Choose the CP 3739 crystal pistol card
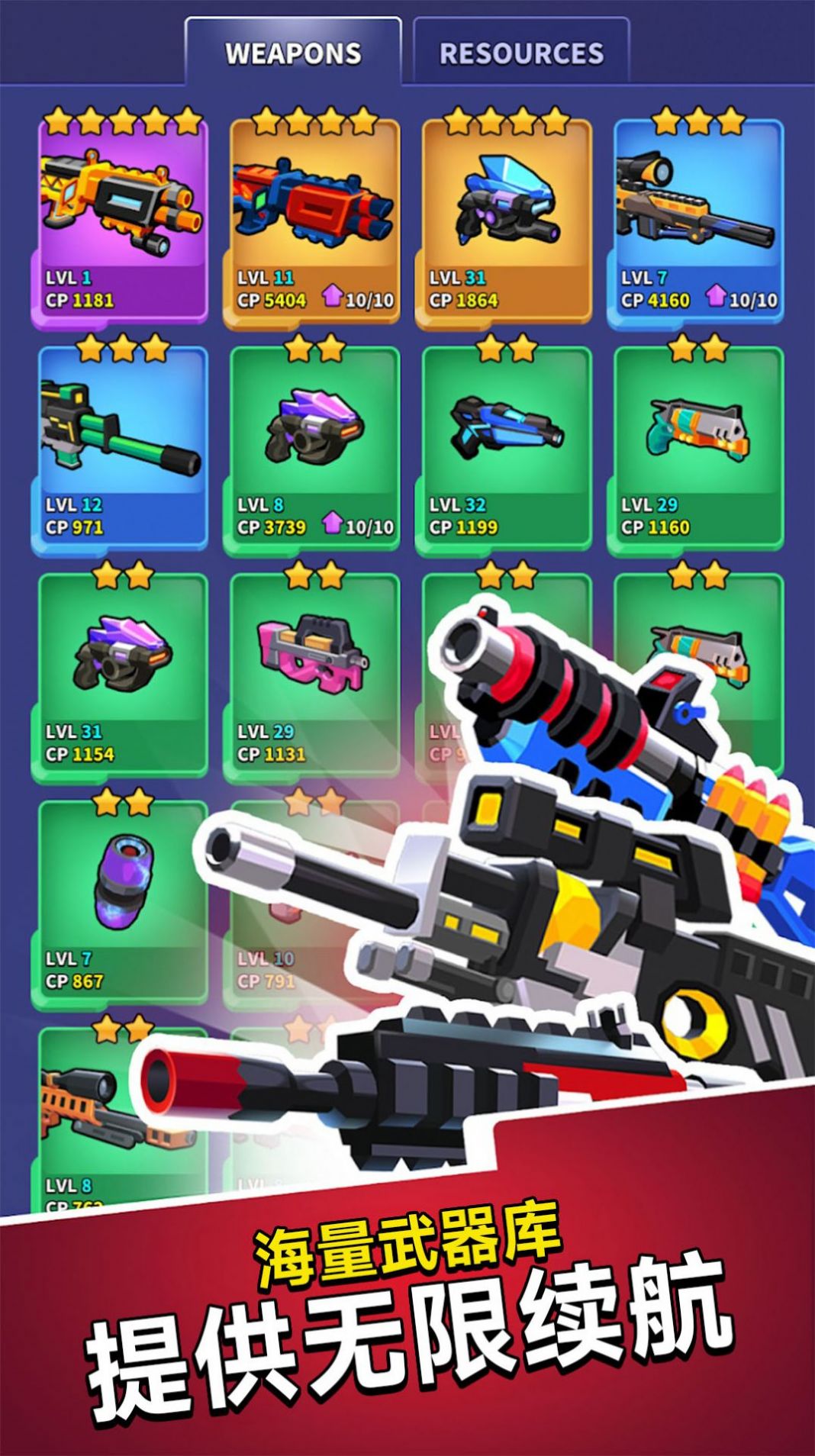 click(313, 445)
